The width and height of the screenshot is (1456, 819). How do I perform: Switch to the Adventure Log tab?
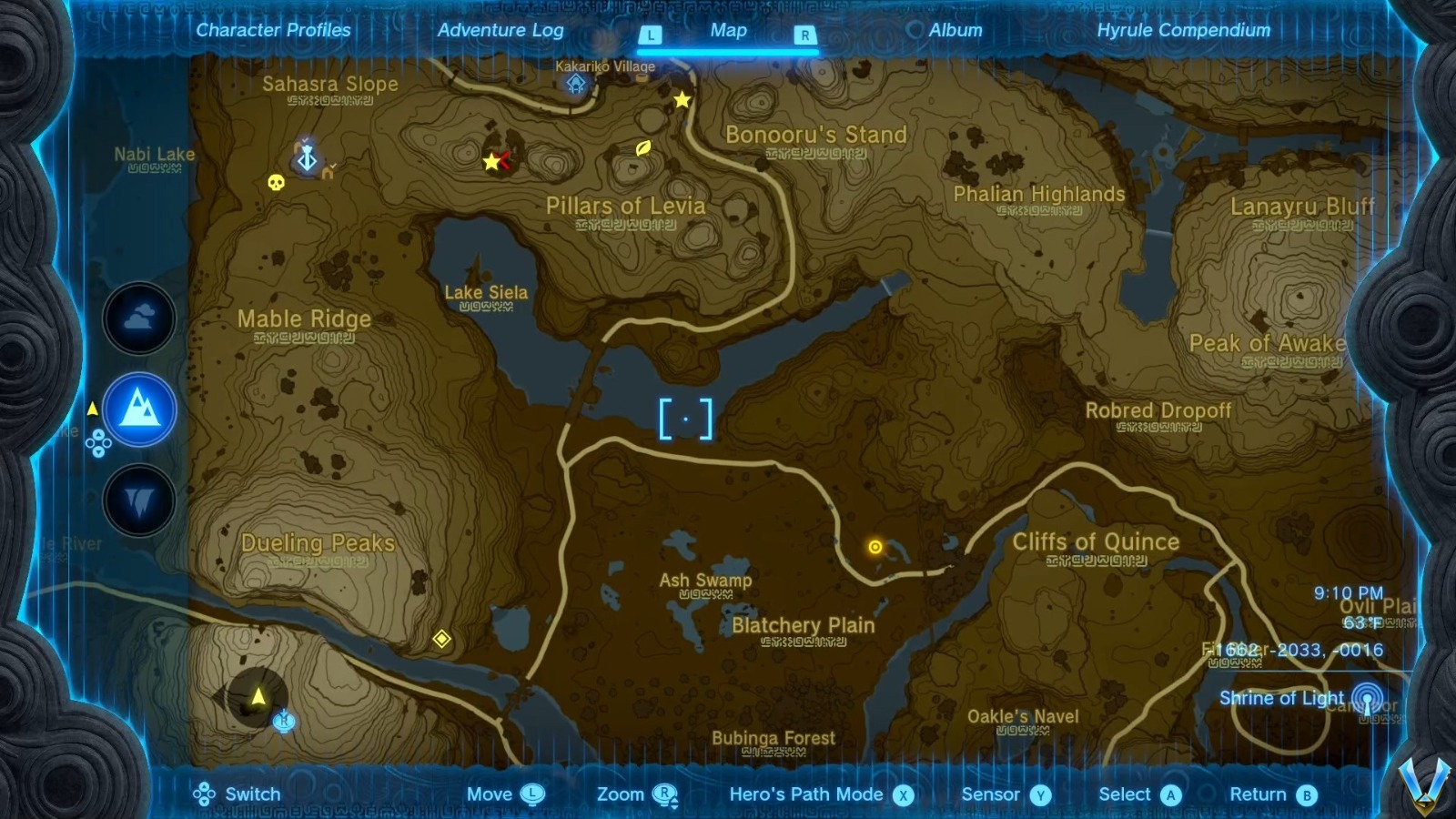click(501, 30)
